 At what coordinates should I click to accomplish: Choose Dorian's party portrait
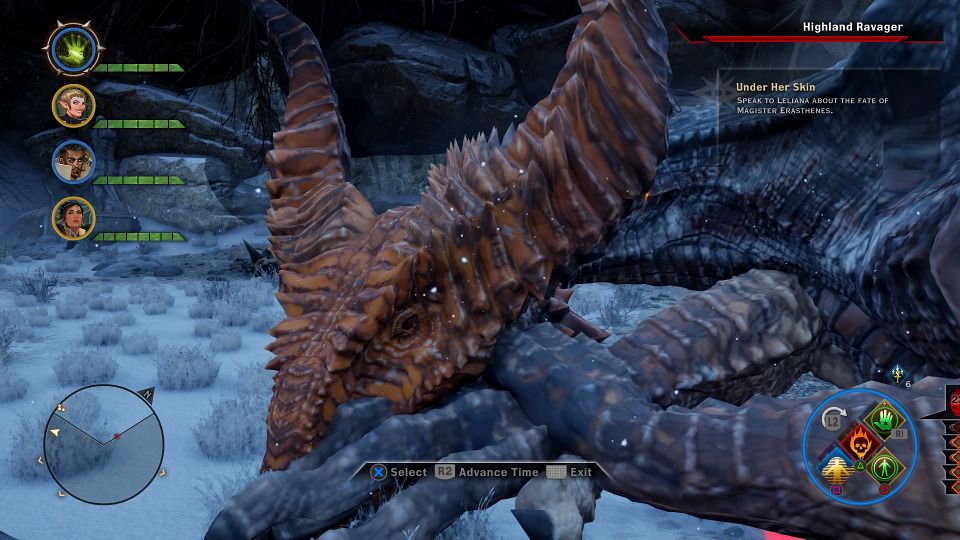pyautogui.click(x=73, y=162)
